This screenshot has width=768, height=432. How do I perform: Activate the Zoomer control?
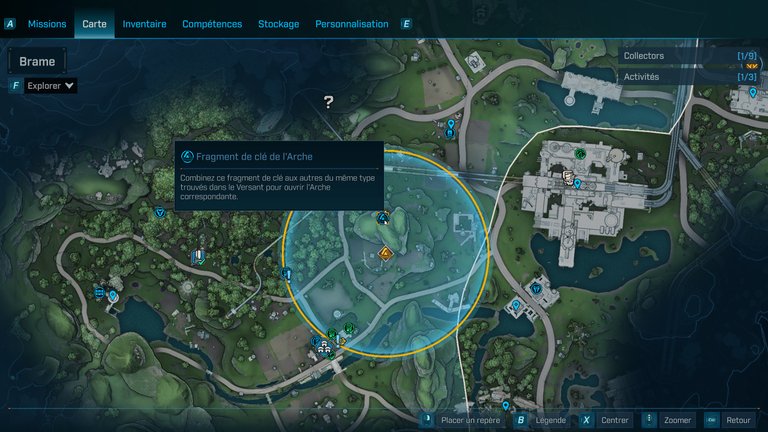click(677, 421)
